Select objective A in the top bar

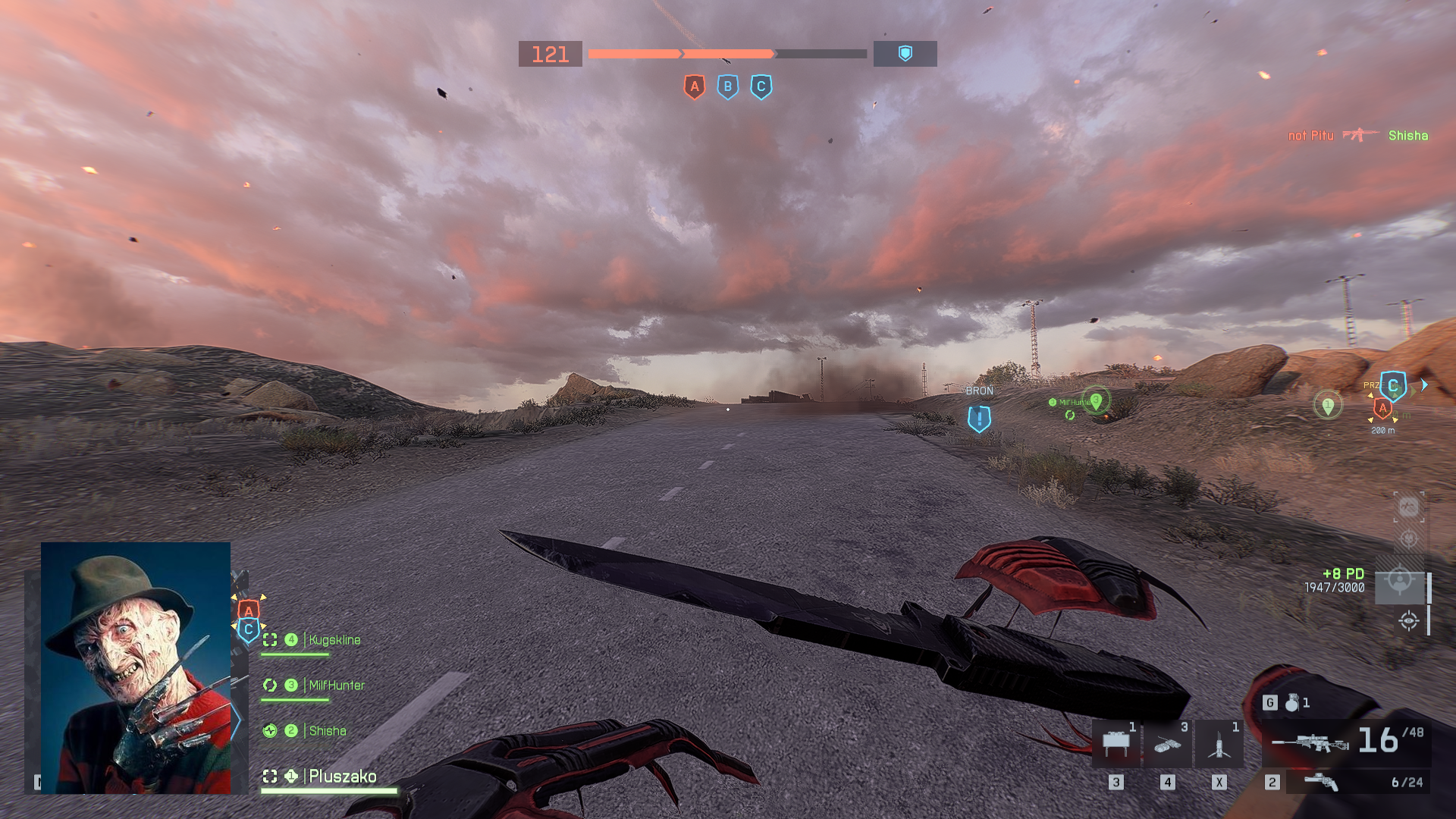point(694,87)
